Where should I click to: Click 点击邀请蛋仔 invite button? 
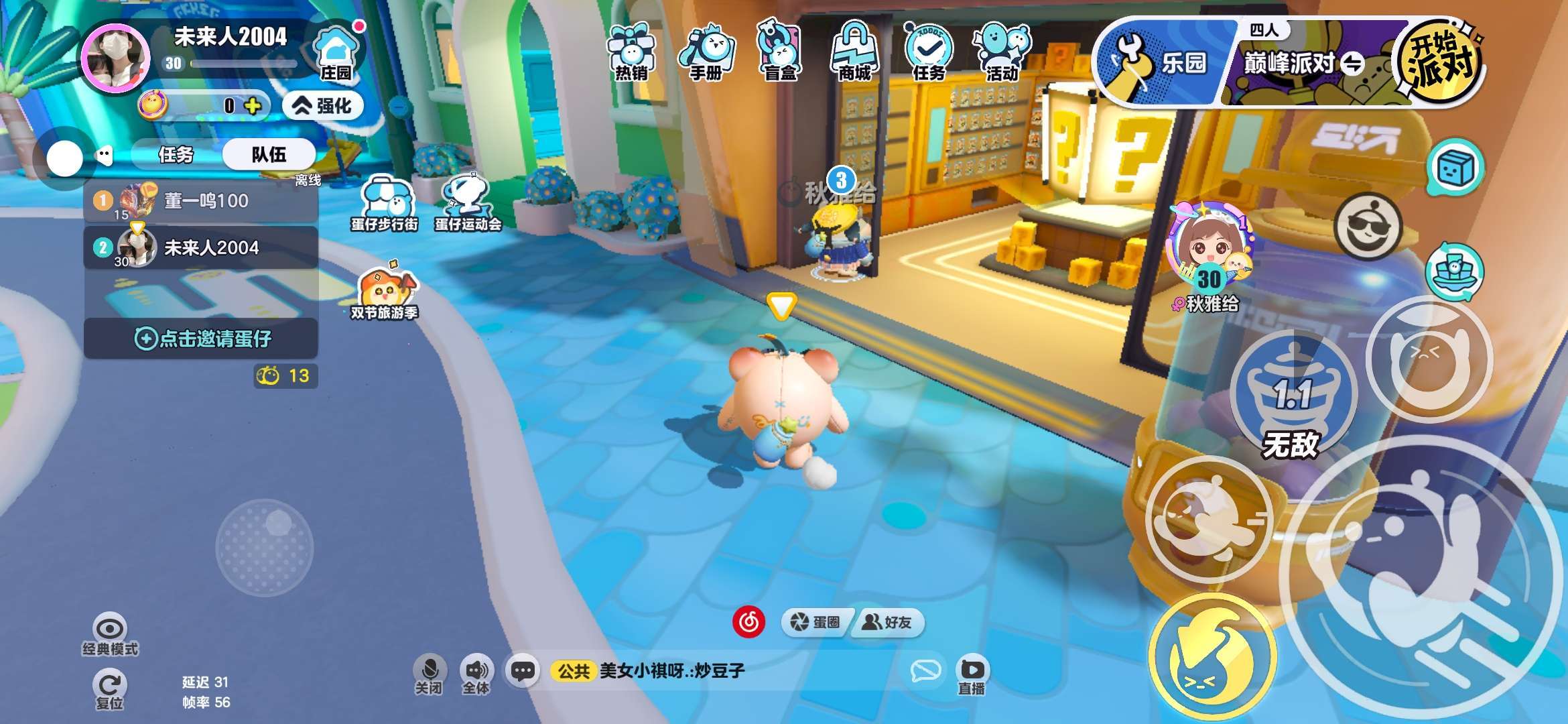(201, 339)
